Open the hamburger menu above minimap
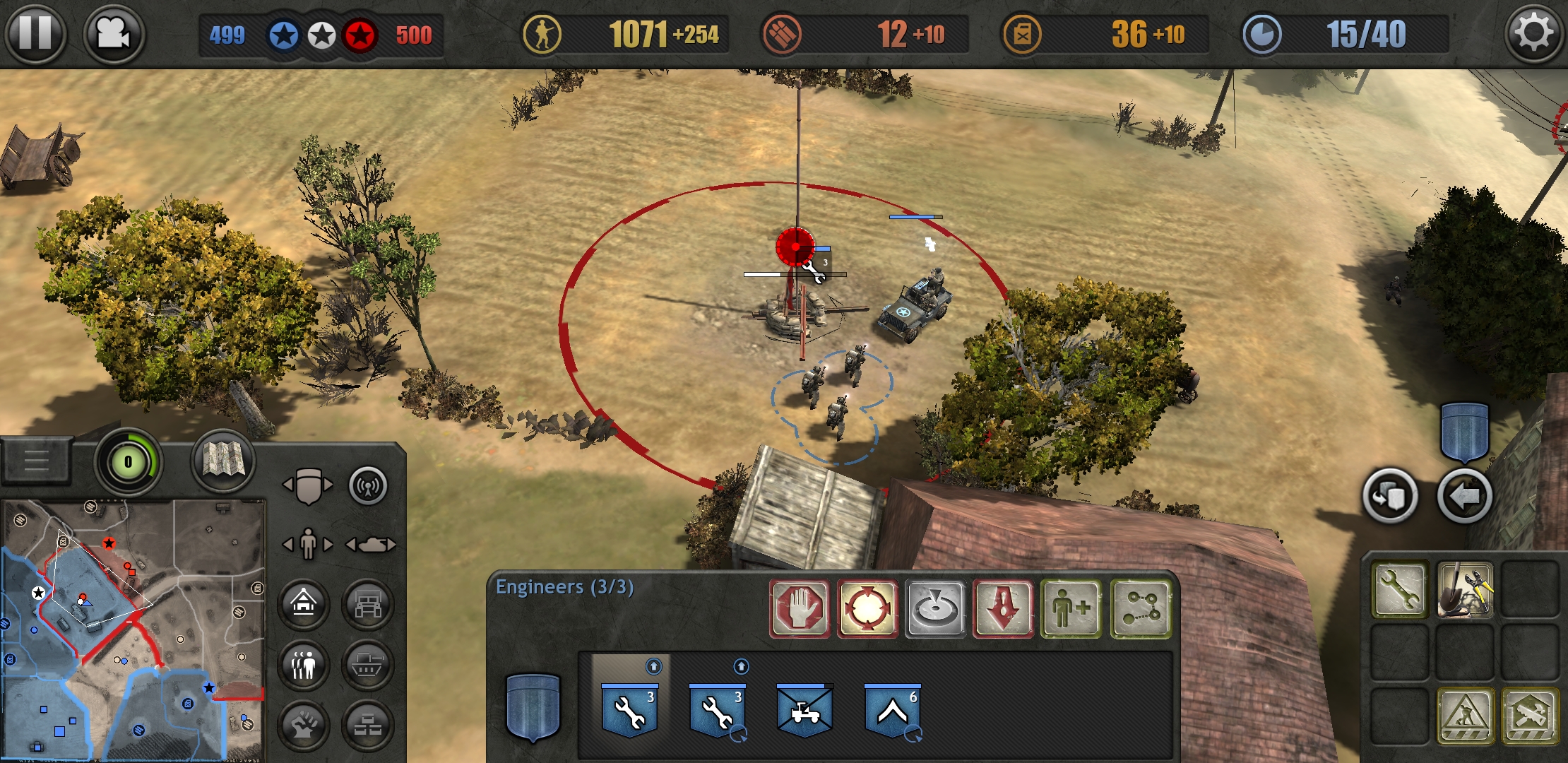The height and width of the screenshot is (763, 1568). [x=36, y=460]
